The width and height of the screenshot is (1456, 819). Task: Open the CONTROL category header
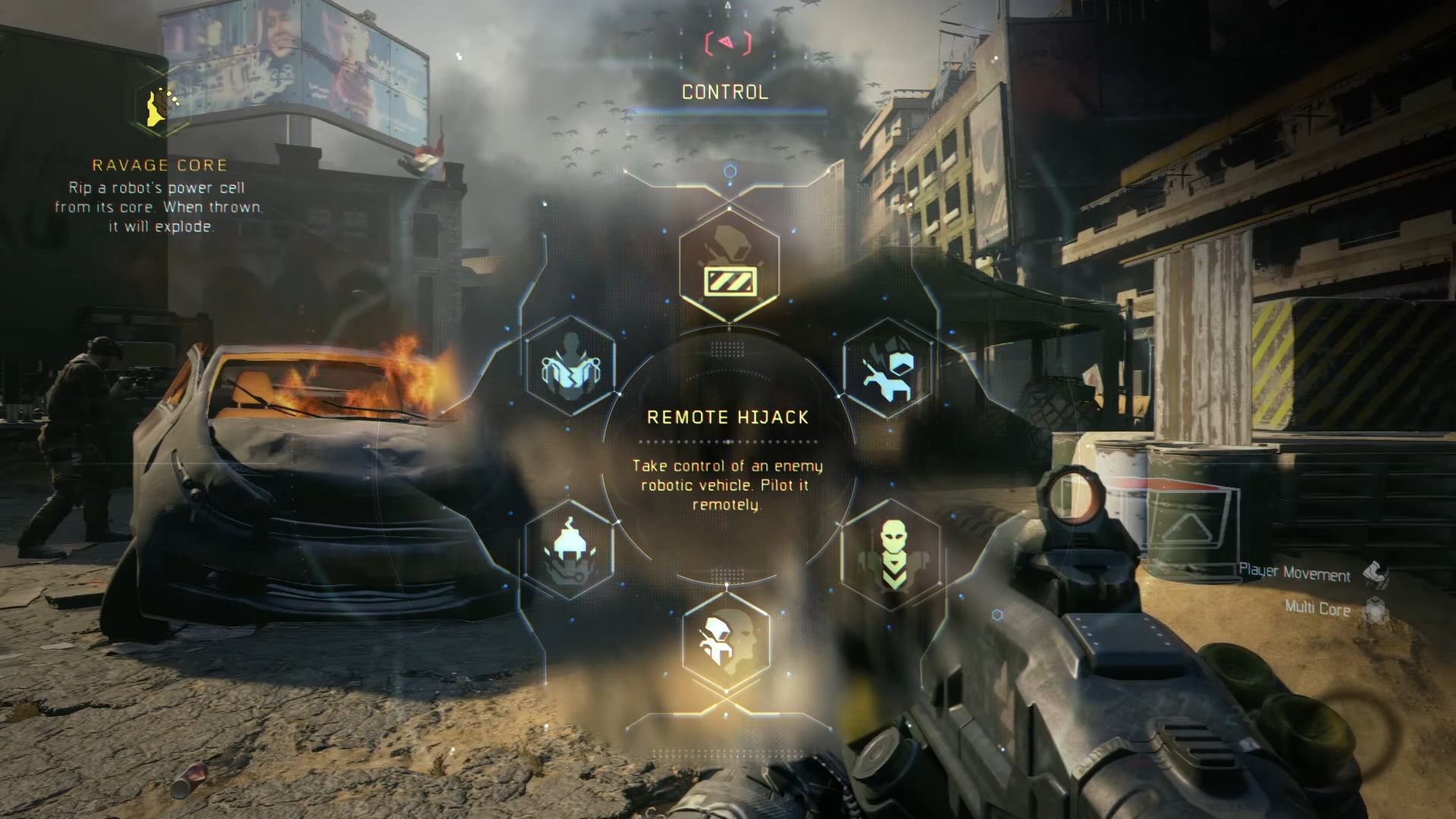tap(725, 93)
